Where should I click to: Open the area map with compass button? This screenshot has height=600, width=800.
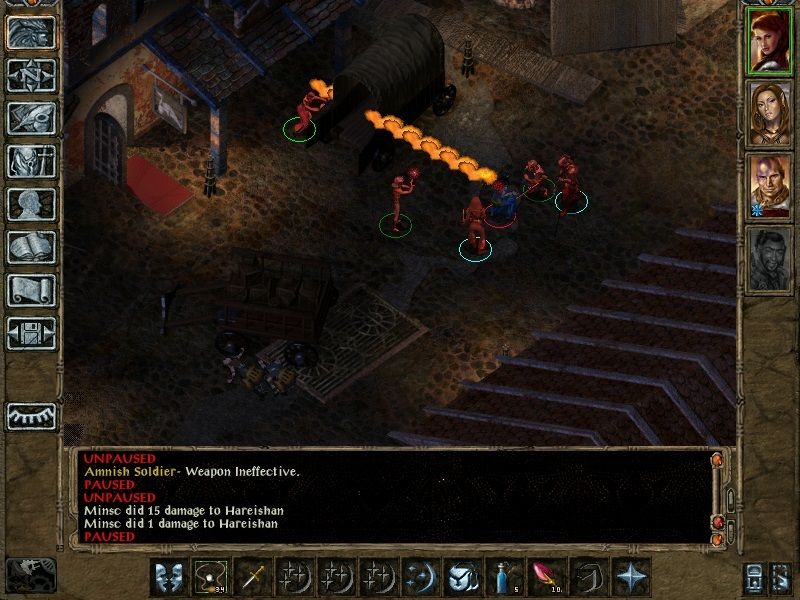(x=31, y=73)
